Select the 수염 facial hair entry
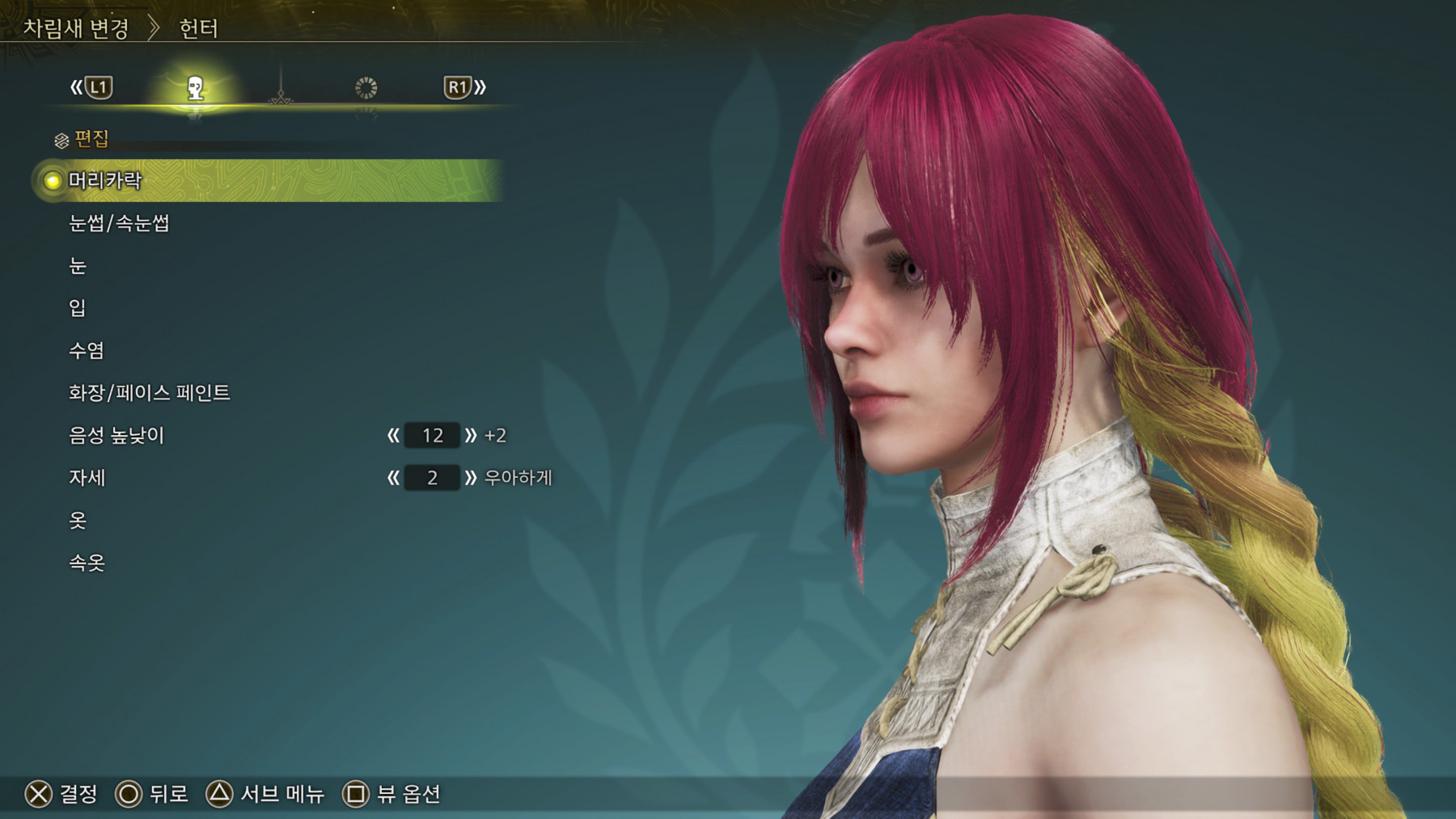1456x819 pixels. pos(87,351)
